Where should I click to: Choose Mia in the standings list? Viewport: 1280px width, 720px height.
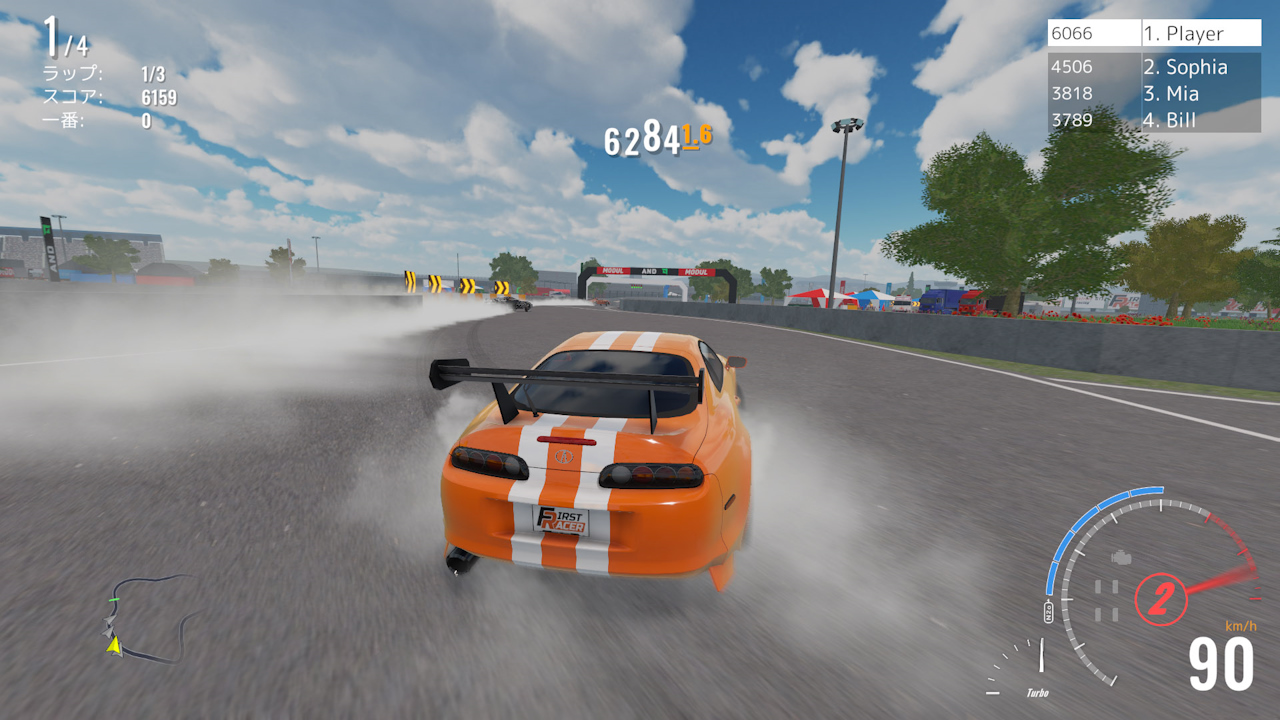pos(1154,94)
